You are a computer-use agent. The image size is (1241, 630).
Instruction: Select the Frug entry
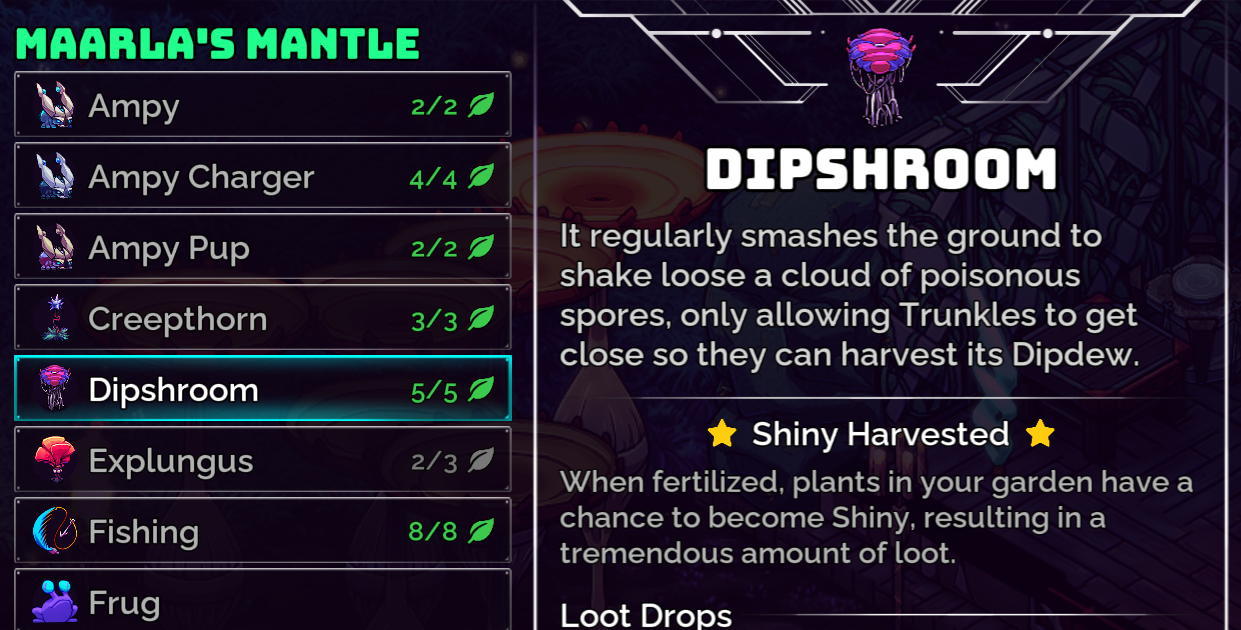(262, 602)
